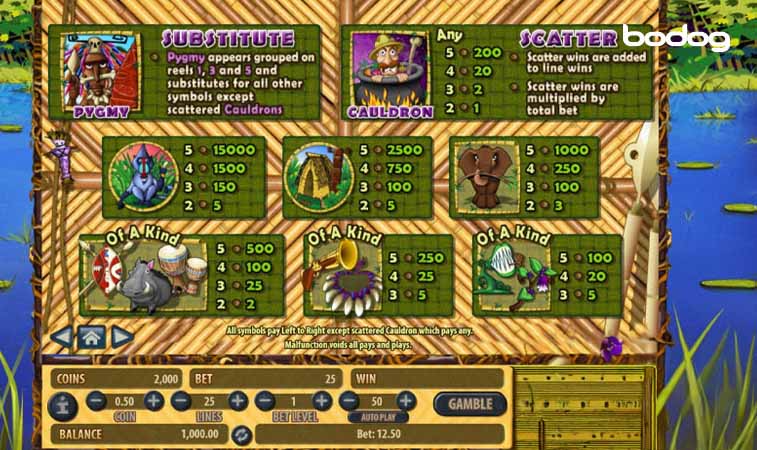The height and width of the screenshot is (450, 757).
Task: Reduce the number of lines
Action: (181, 401)
